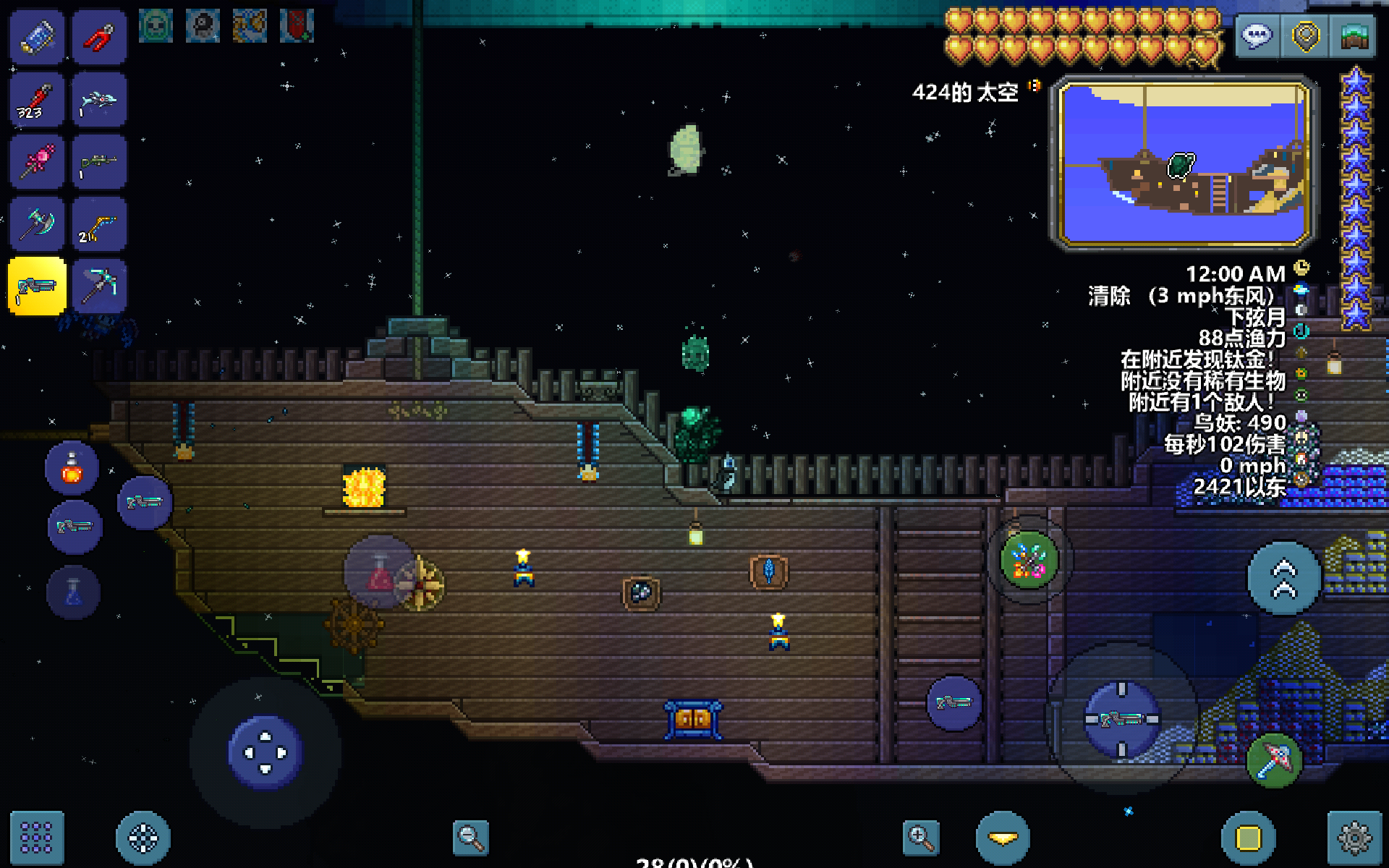This screenshot has width=1389, height=868.
Task: Use the blue mana potion quick button
Action: pyautogui.click(x=74, y=592)
